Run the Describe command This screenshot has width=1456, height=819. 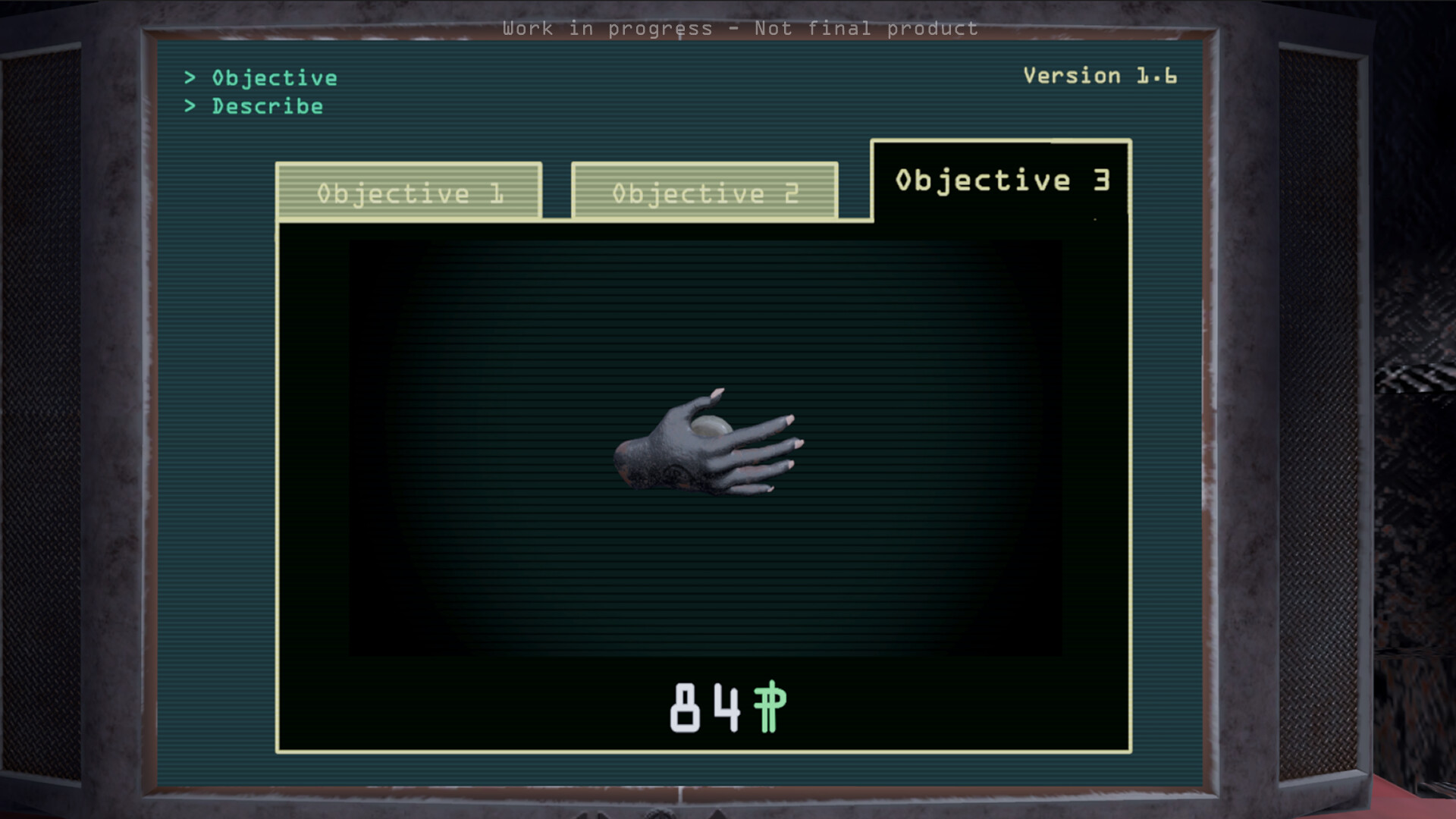pos(267,106)
